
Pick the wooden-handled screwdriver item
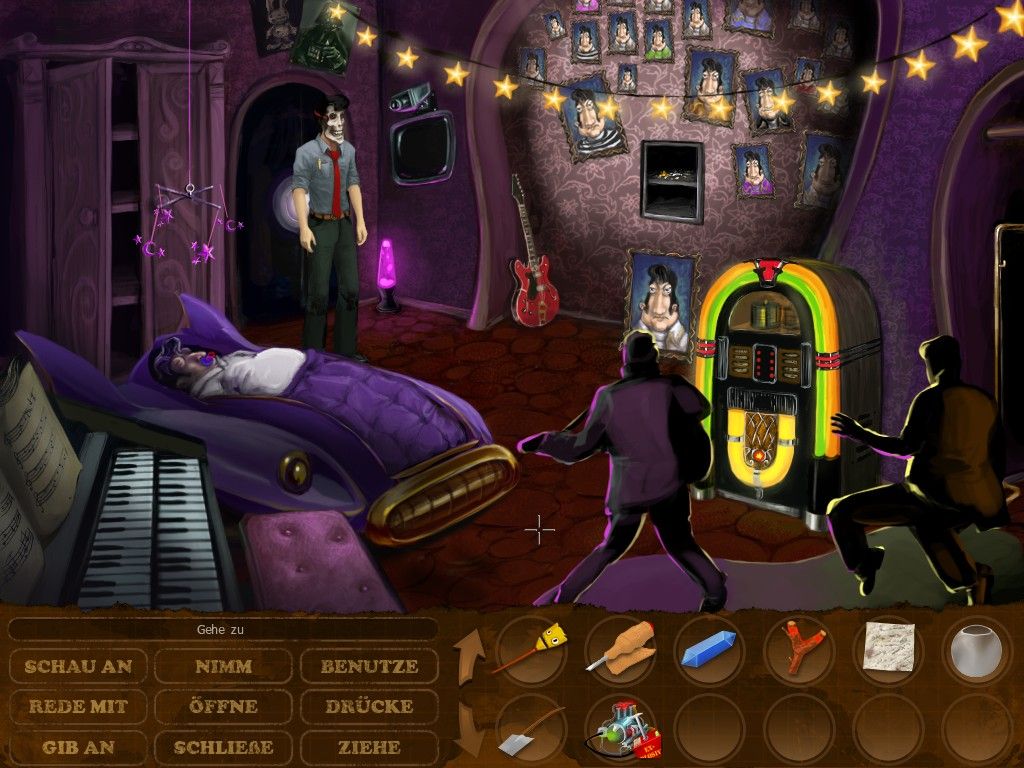click(x=619, y=649)
